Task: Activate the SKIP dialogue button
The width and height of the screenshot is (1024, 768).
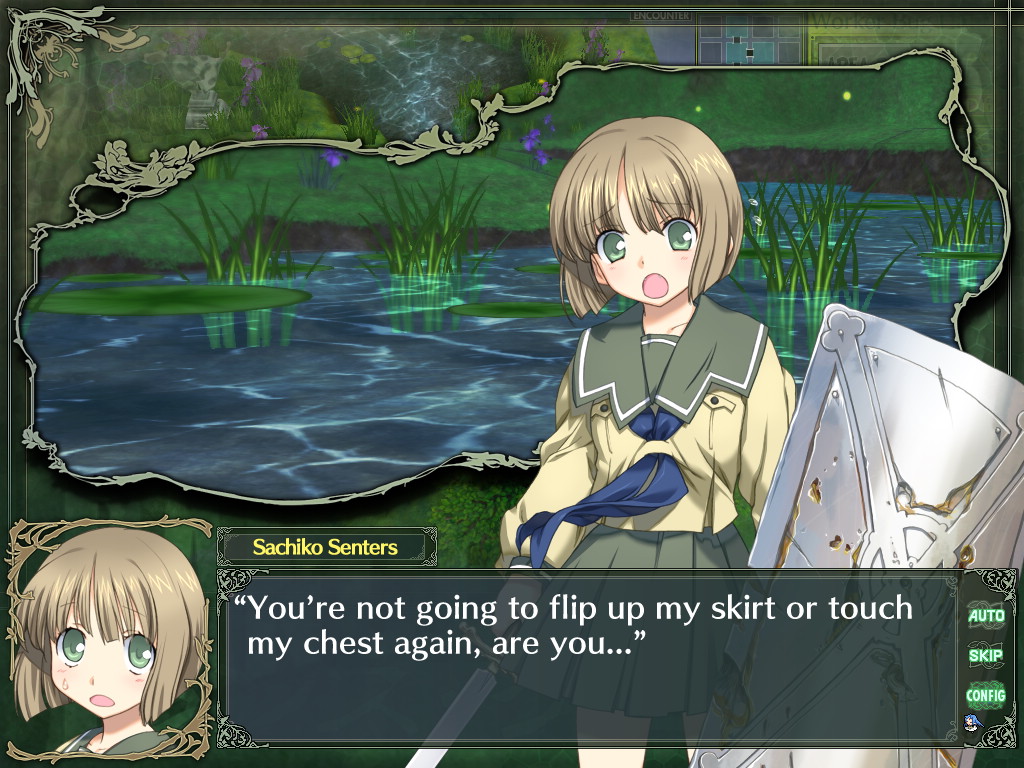Action: point(985,656)
